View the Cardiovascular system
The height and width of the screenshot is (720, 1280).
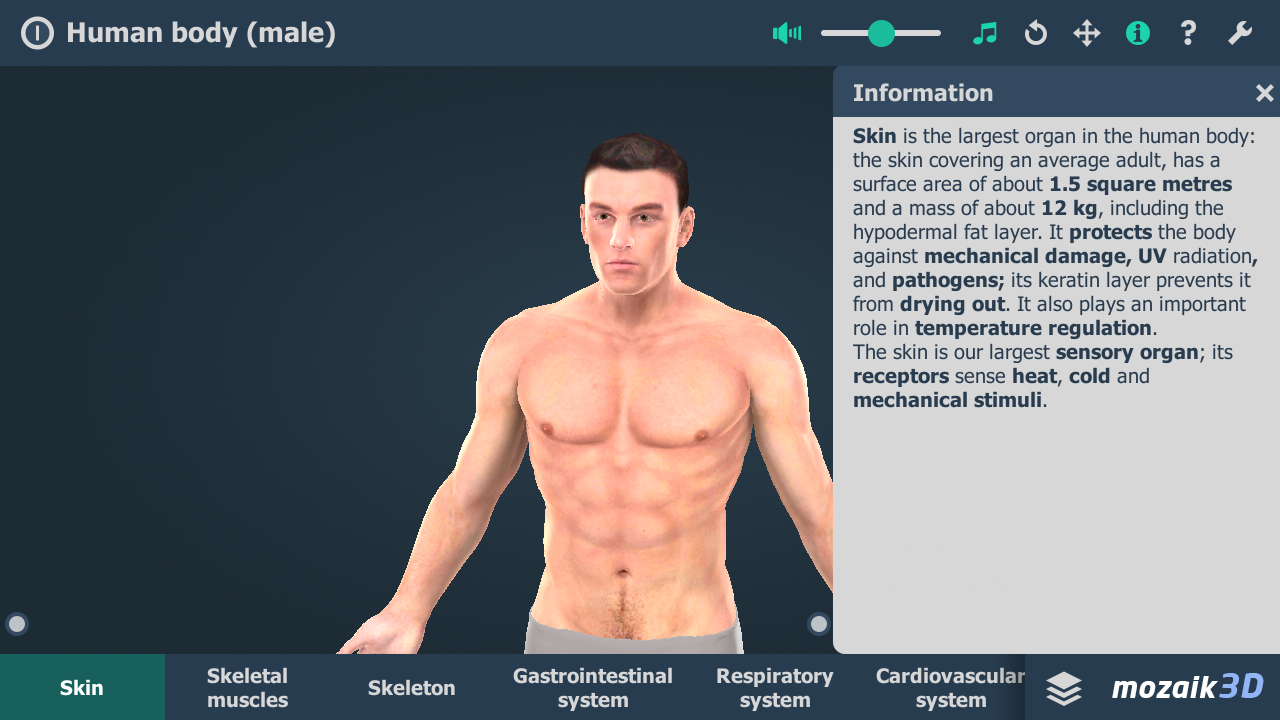click(951, 687)
